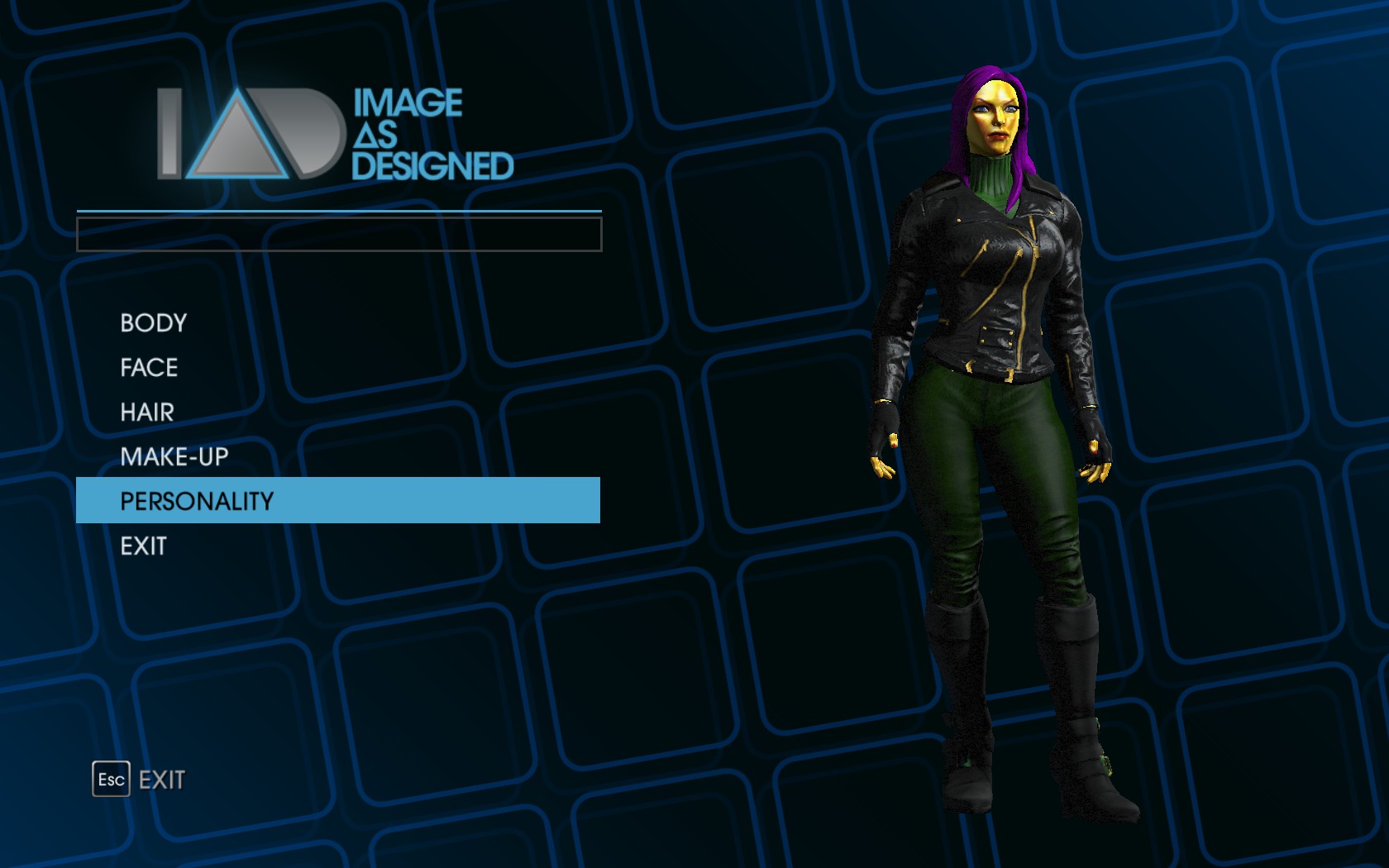
Task: Click the Esc Exit button at bottom
Action: pos(139,780)
